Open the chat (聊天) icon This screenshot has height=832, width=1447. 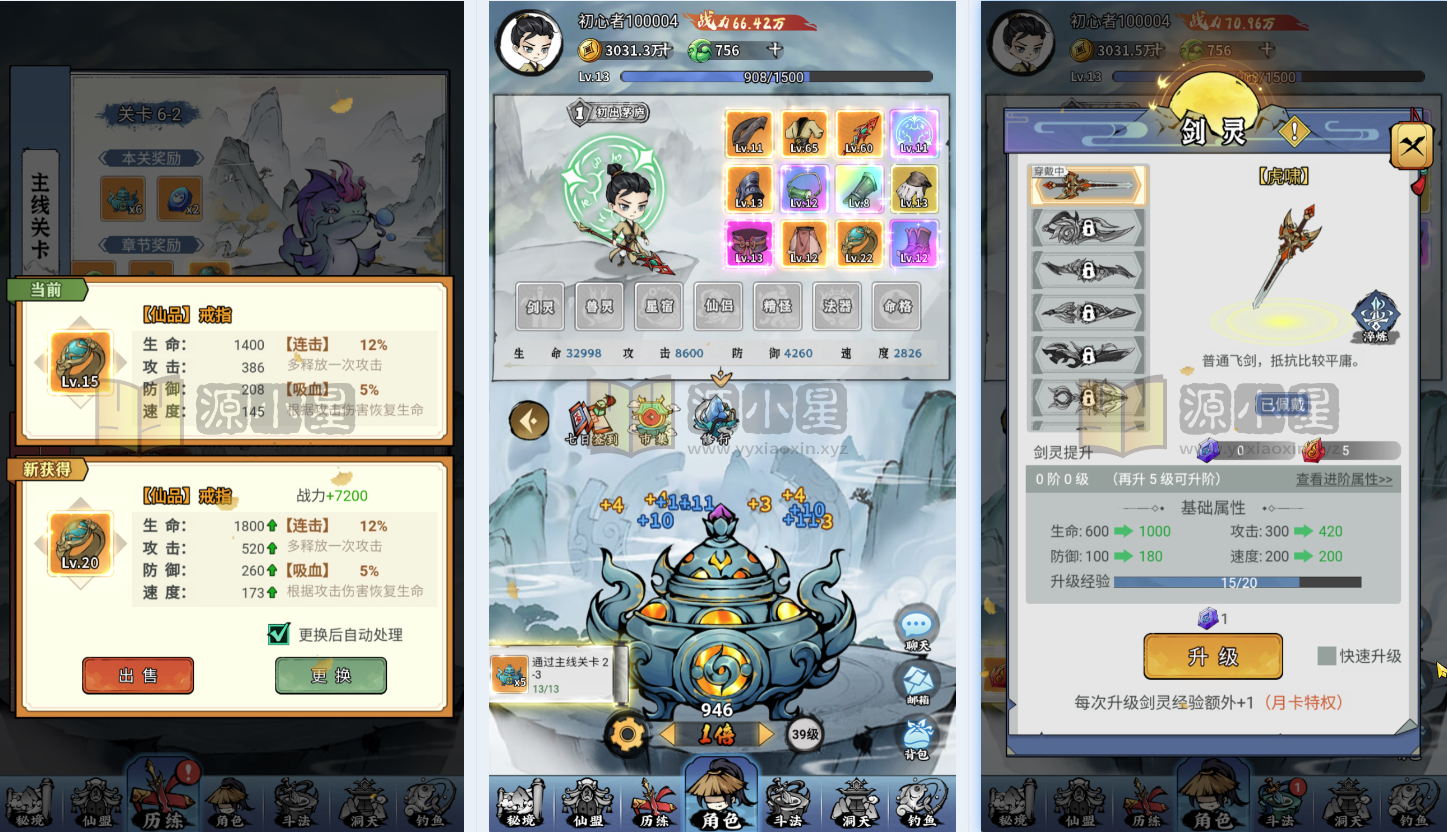[918, 622]
